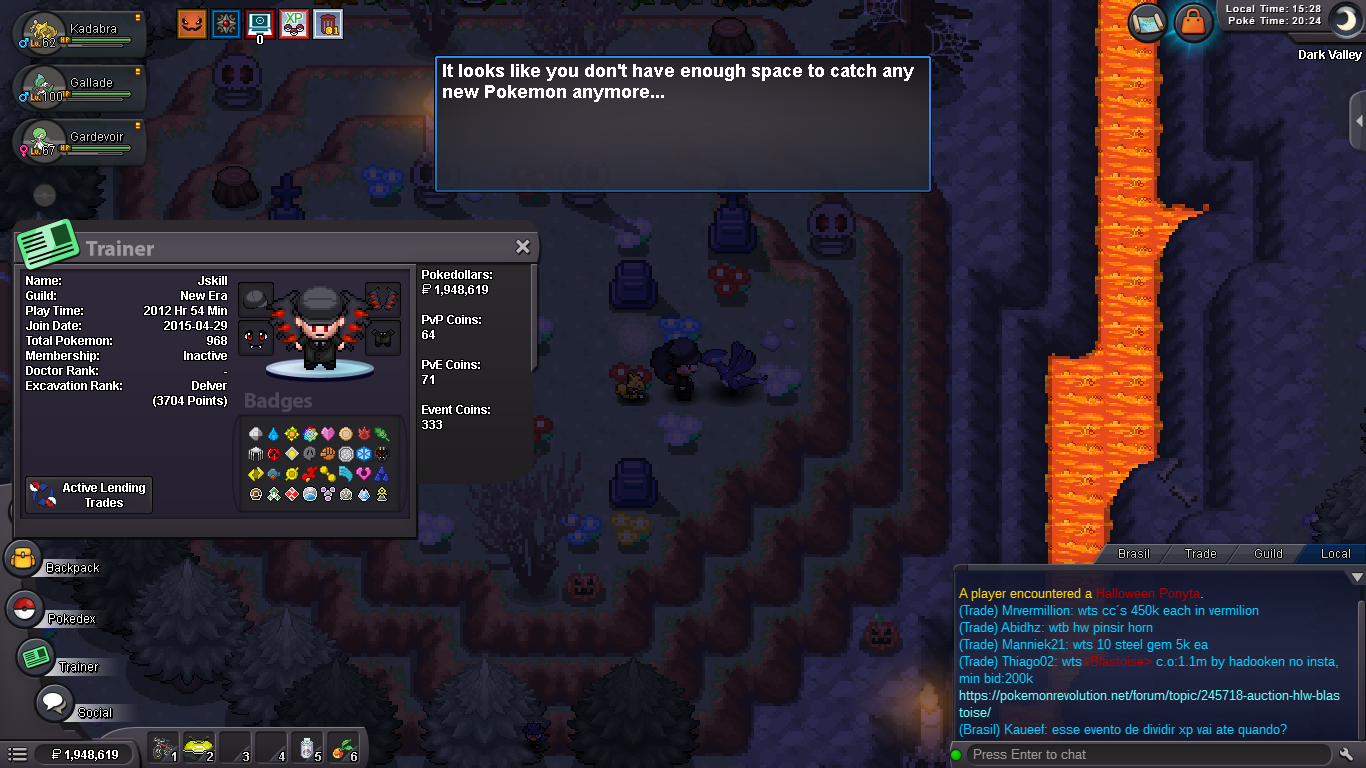Use the bicycle in hotbar slot 1
The height and width of the screenshot is (768, 1366).
pyautogui.click(x=163, y=748)
